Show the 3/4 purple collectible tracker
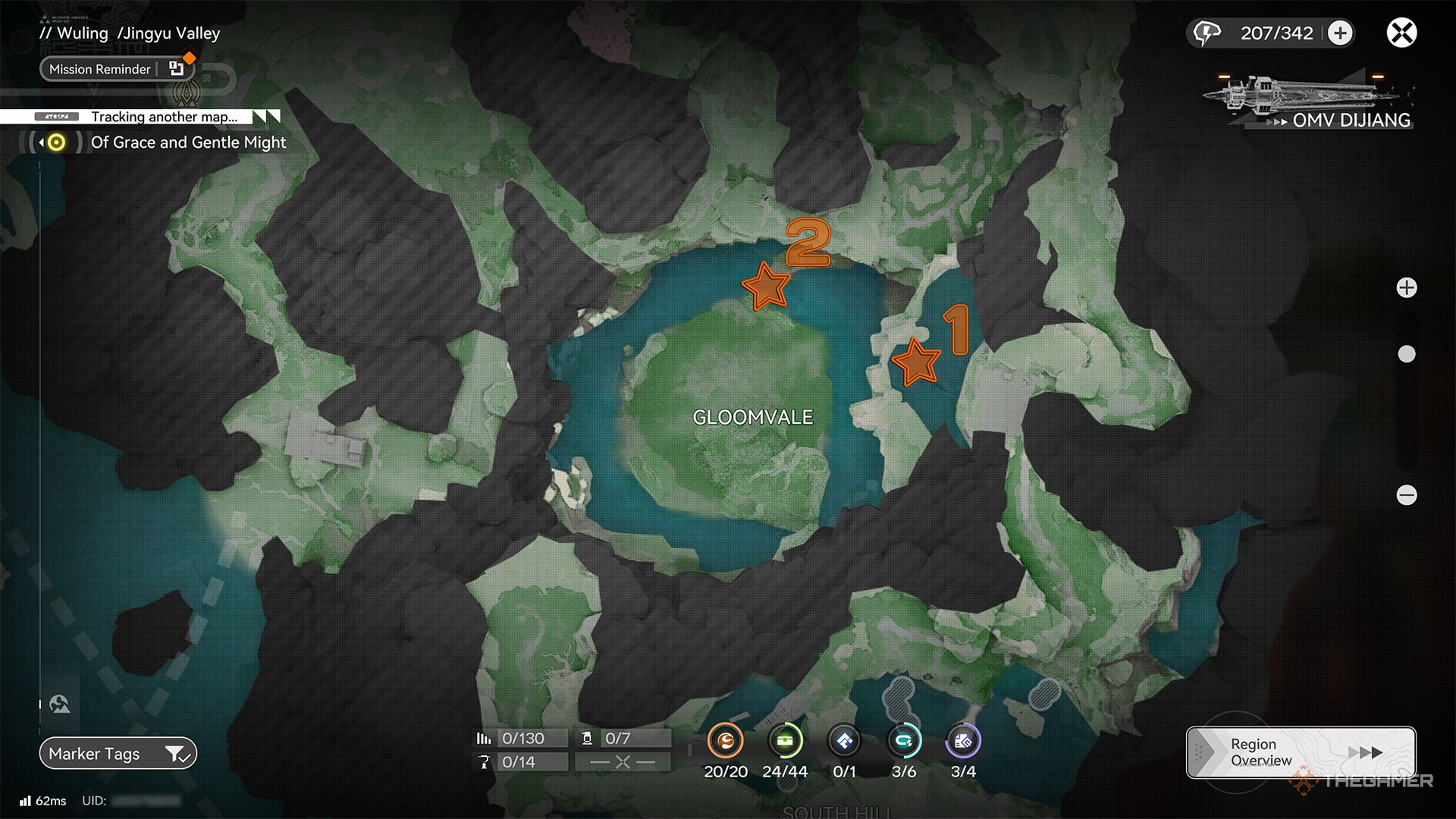Viewport: 1456px width, 819px height. tap(963, 742)
